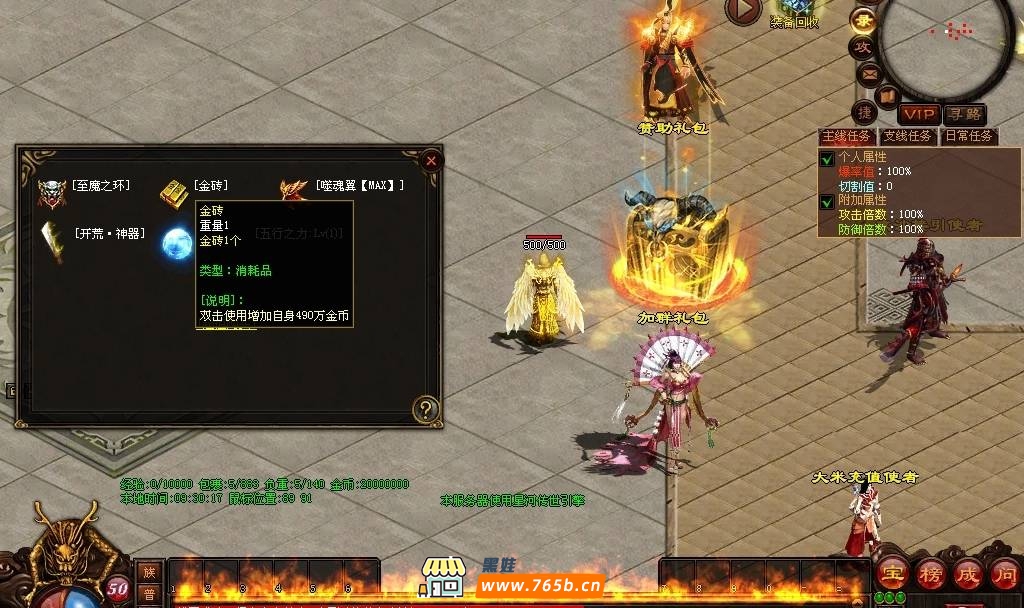This screenshot has height=608, width=1024.
Task: Toggle the 附加属性 checkbox
Action: point(827,201)
